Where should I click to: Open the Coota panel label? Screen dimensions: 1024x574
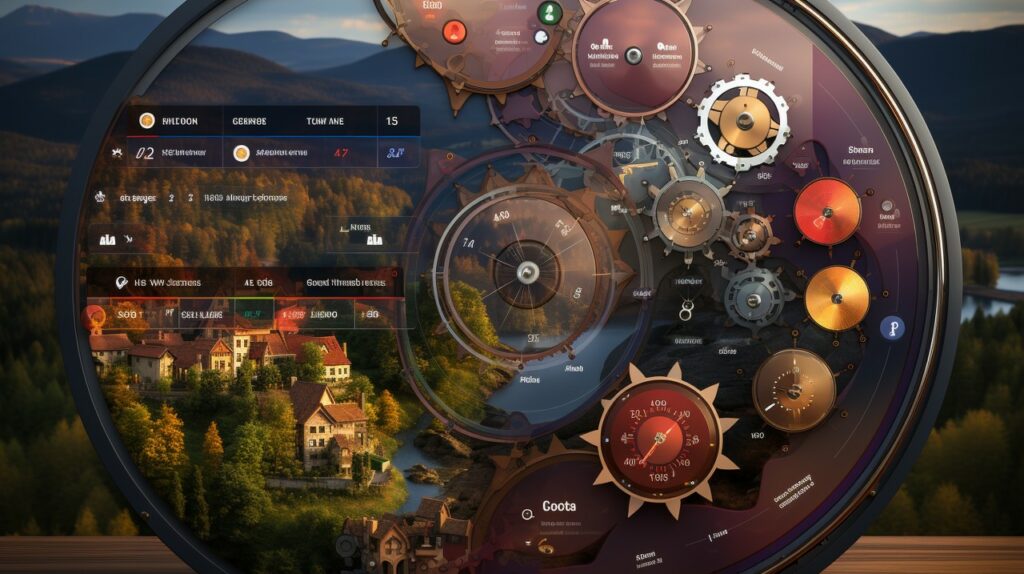558,506
